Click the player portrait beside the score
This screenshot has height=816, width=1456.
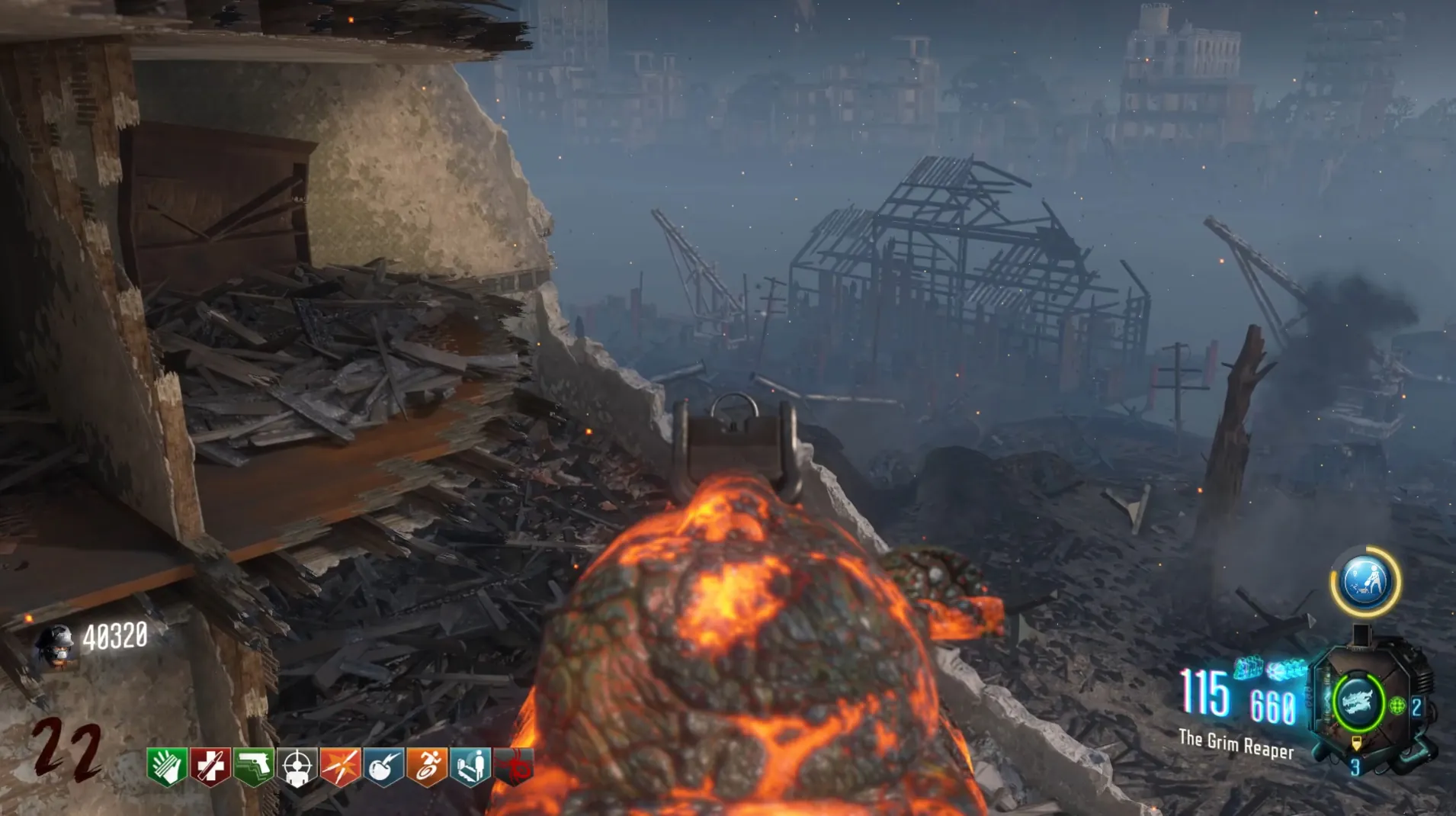pos(56,644)
